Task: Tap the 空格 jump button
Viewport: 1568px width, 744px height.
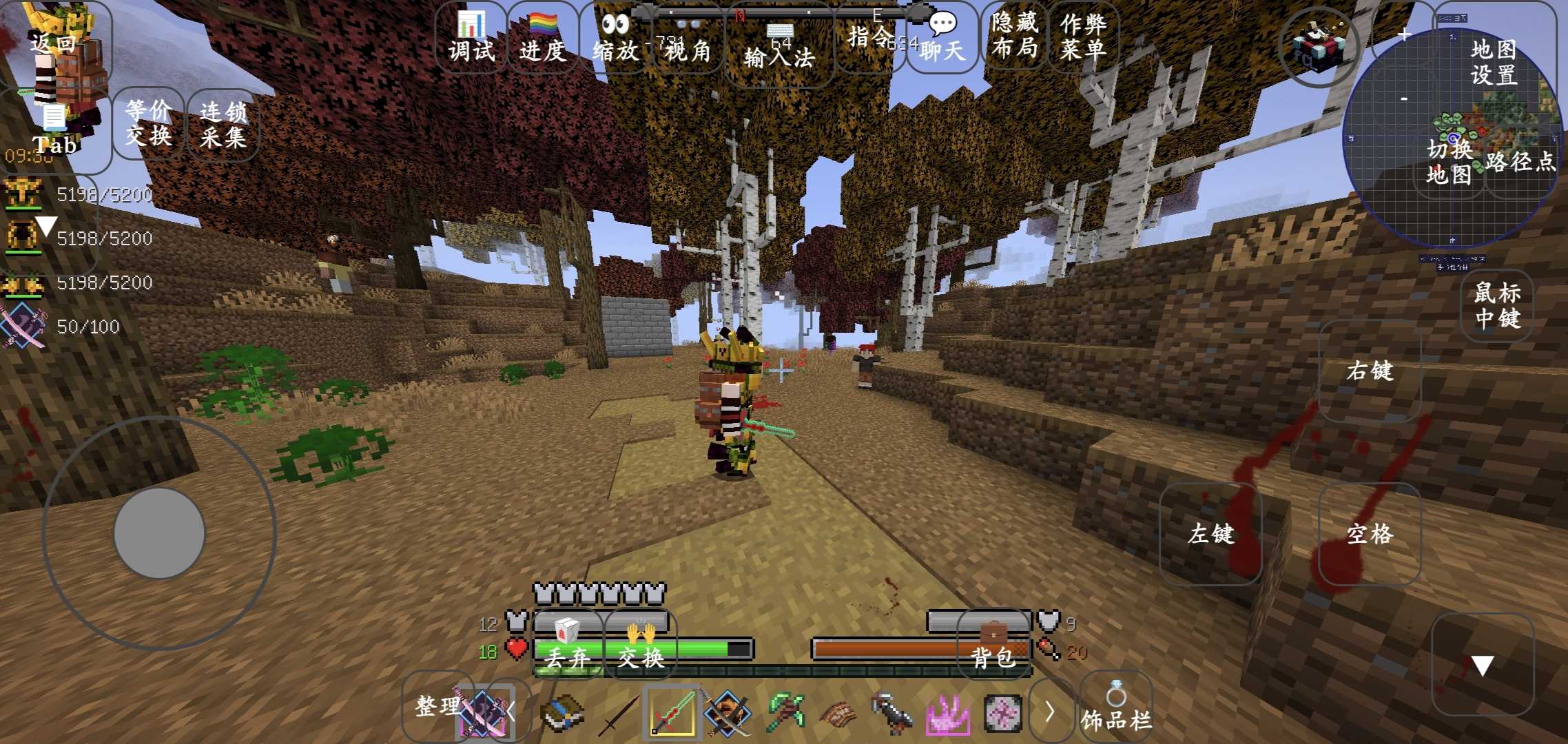Action: coord(1370,533)
